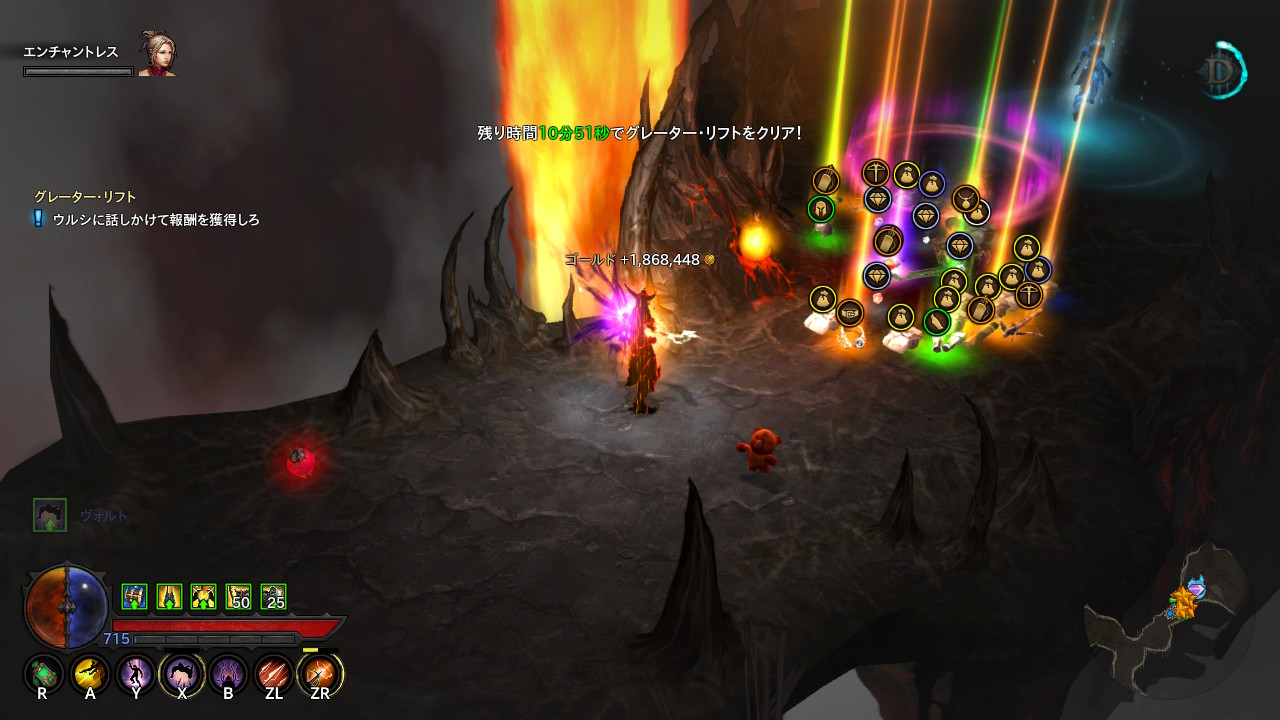Inspect the buff icon showing 25 stacks
1280x720 pixels.
273,597
